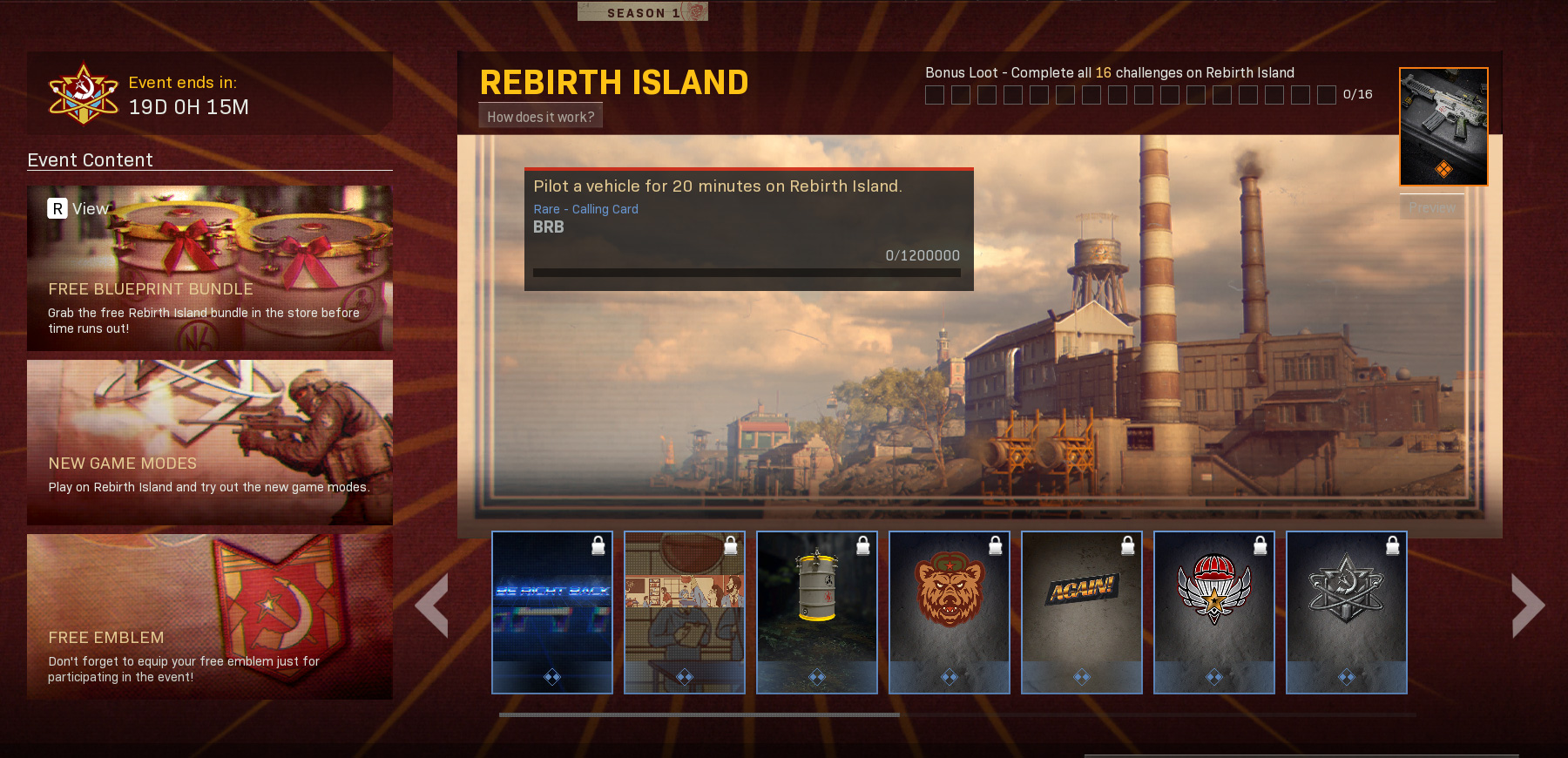This screenshot has width=1568, height=758.
Task: Select the New Game Modes event card
Action: click(x=209, y=443)
